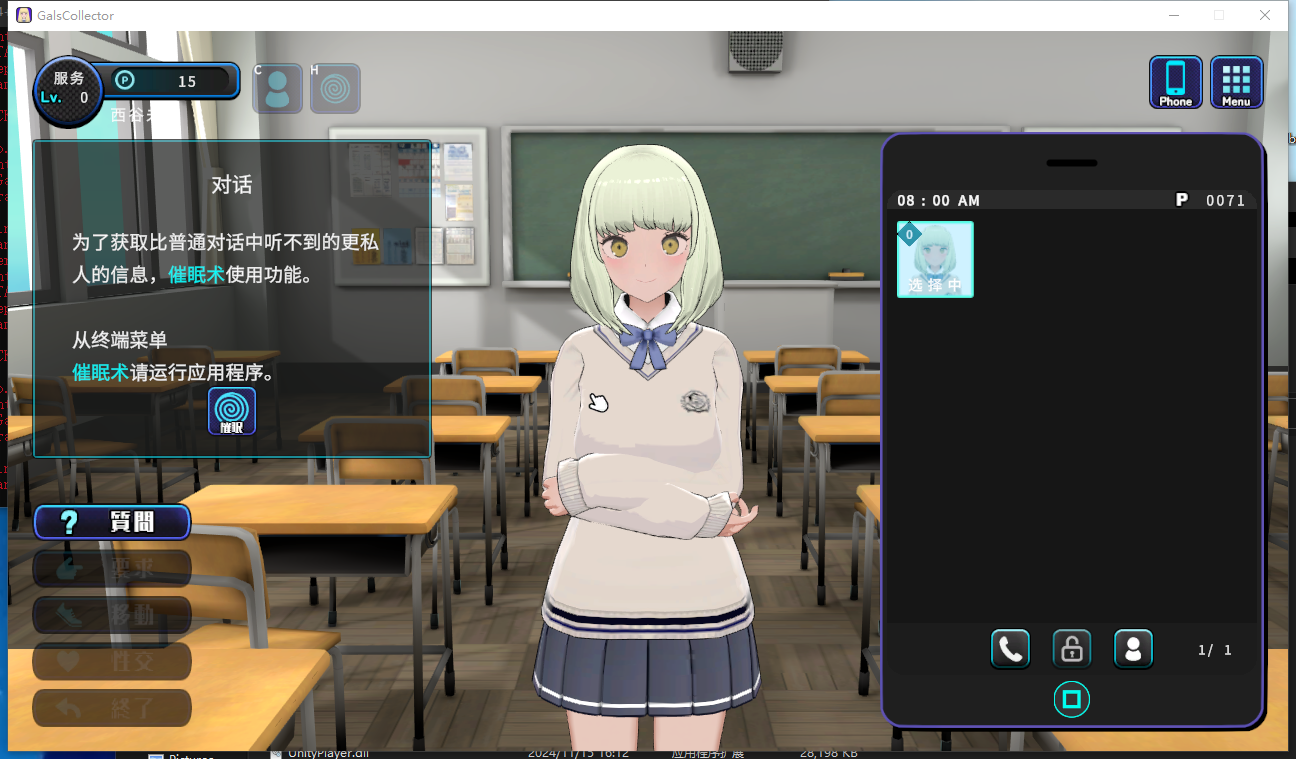
Task: Select the character portrait marked 选择中
Action: click(x=935, y=259)
